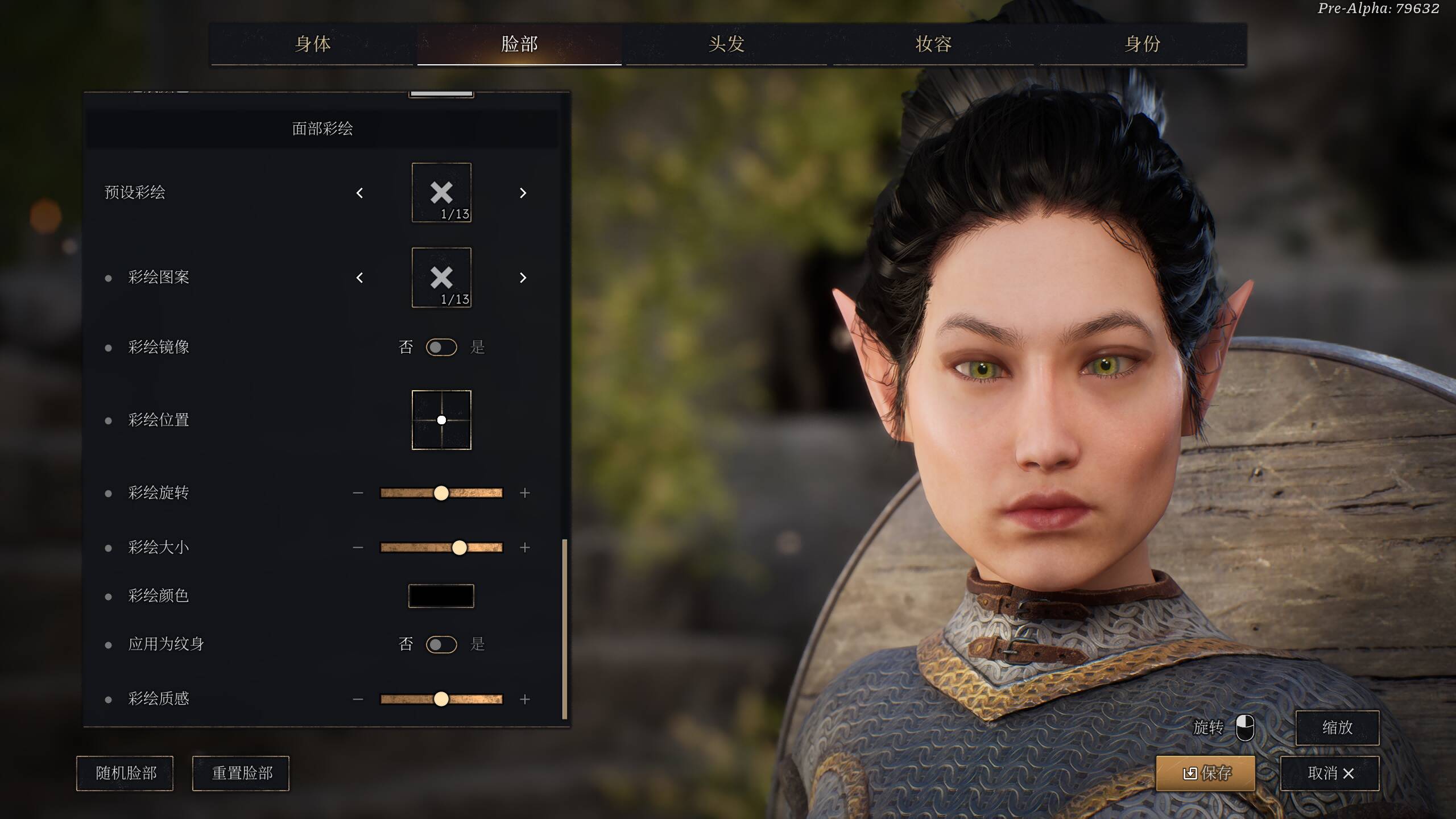Increase 彩绘旋转 with the plus button
Screen dimensions: 1456x819
[524, 493]
